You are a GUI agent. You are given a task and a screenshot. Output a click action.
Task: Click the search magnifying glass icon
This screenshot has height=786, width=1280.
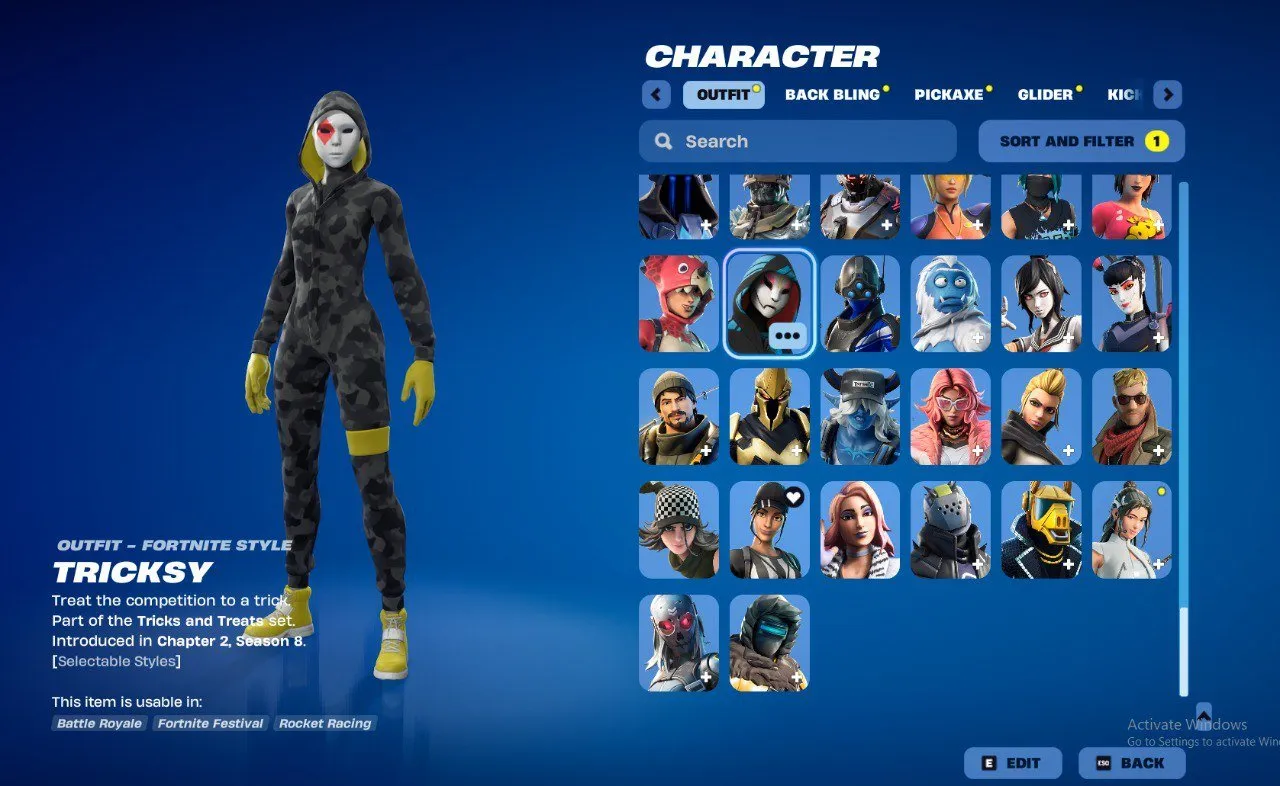(x=663, y=141)
